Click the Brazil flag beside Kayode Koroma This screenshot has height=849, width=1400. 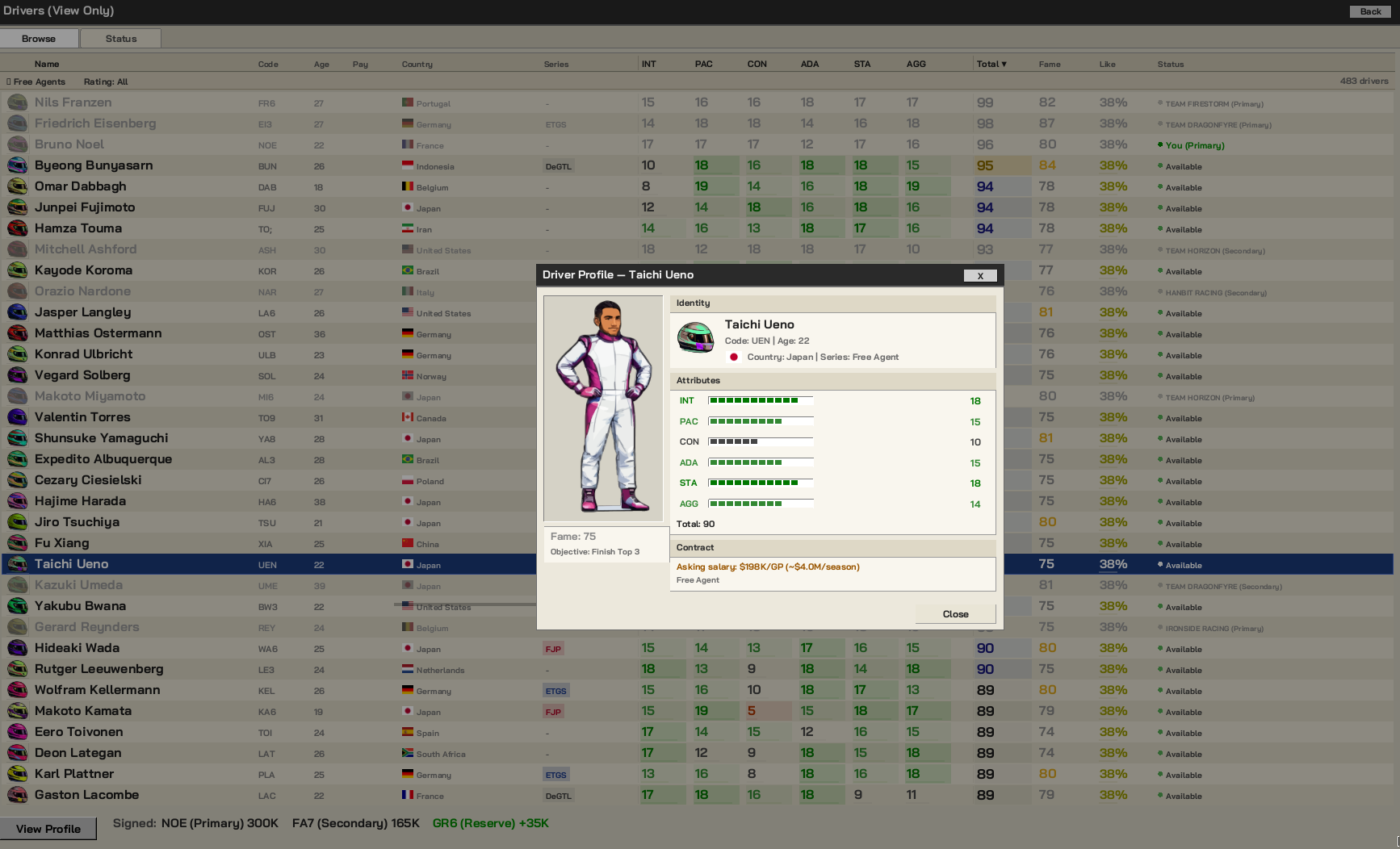[x=407, y=271]
